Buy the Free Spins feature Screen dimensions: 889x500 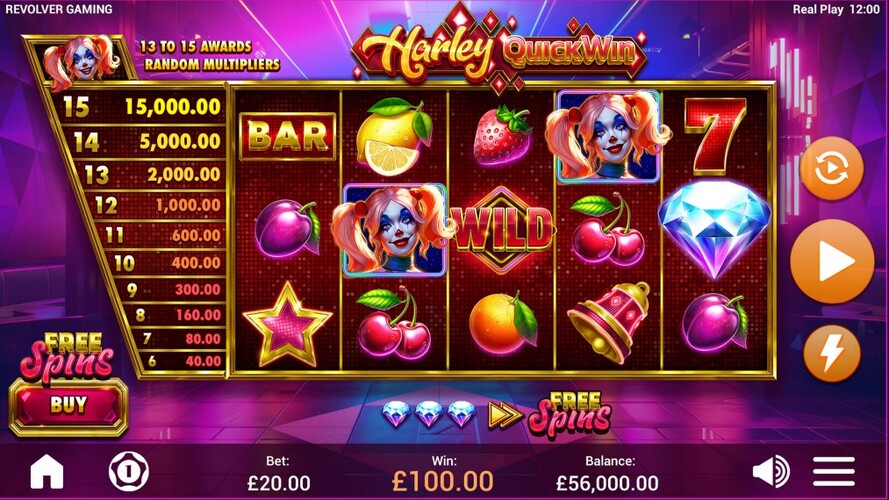point(68,406)
